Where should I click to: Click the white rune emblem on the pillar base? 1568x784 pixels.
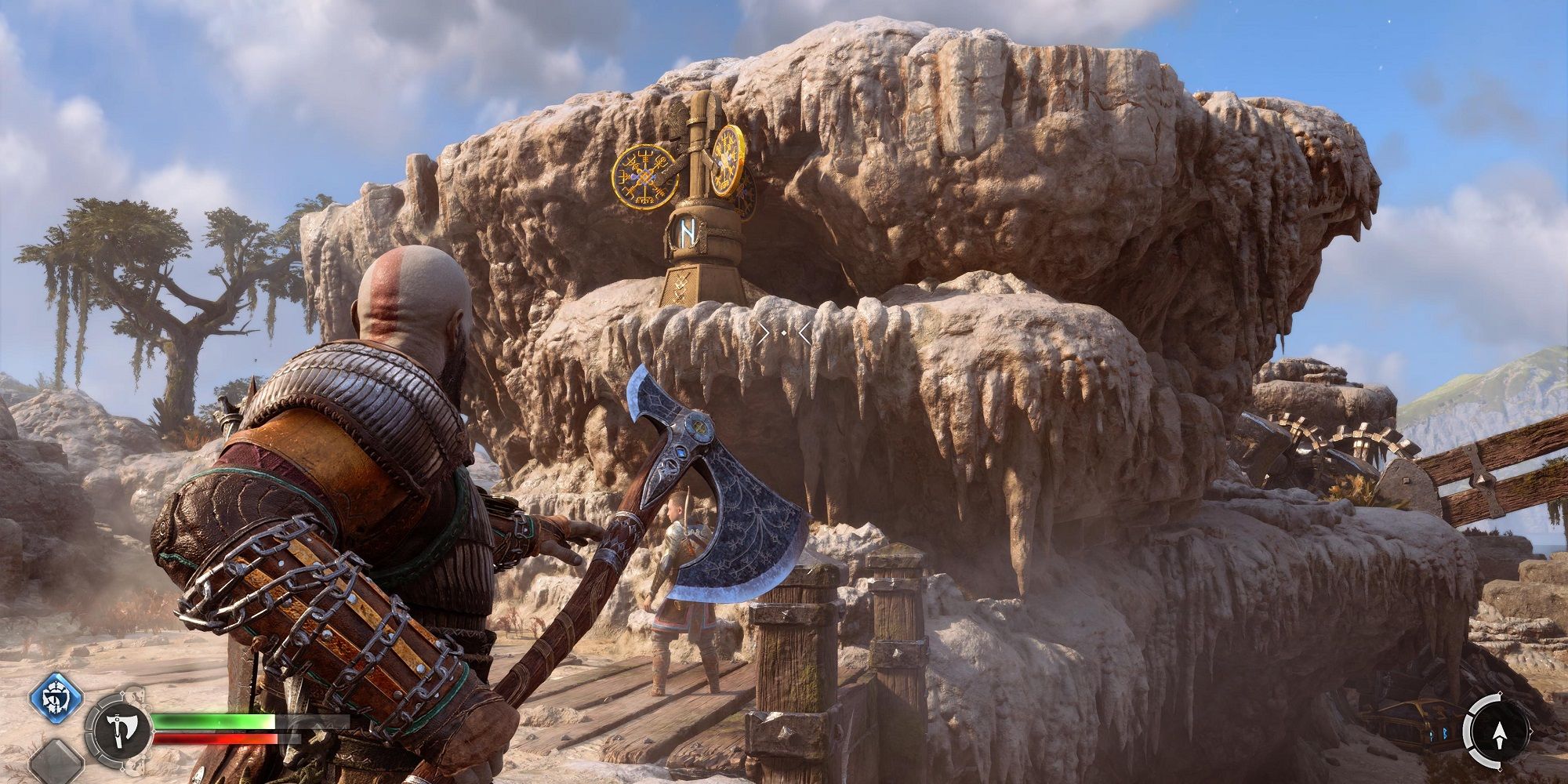pyautogui.click(x=688, y=234)
